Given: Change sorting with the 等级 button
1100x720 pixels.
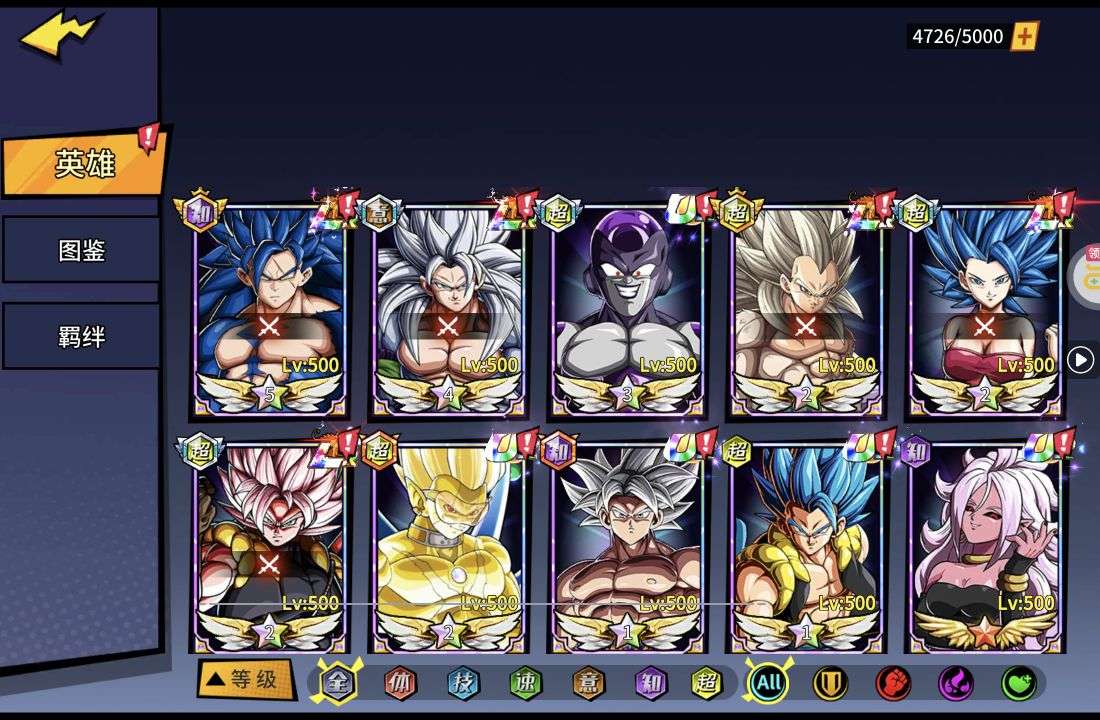Looking at the screenshot, I should click(246, 681).
